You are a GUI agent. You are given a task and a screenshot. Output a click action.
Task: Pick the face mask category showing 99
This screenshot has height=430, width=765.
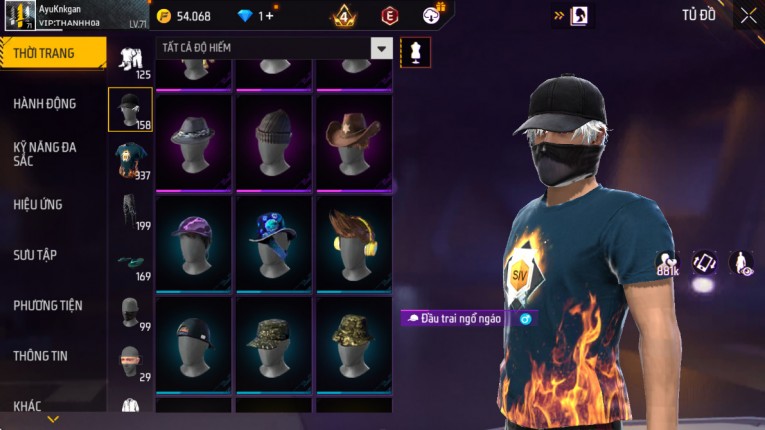[130, 312]
